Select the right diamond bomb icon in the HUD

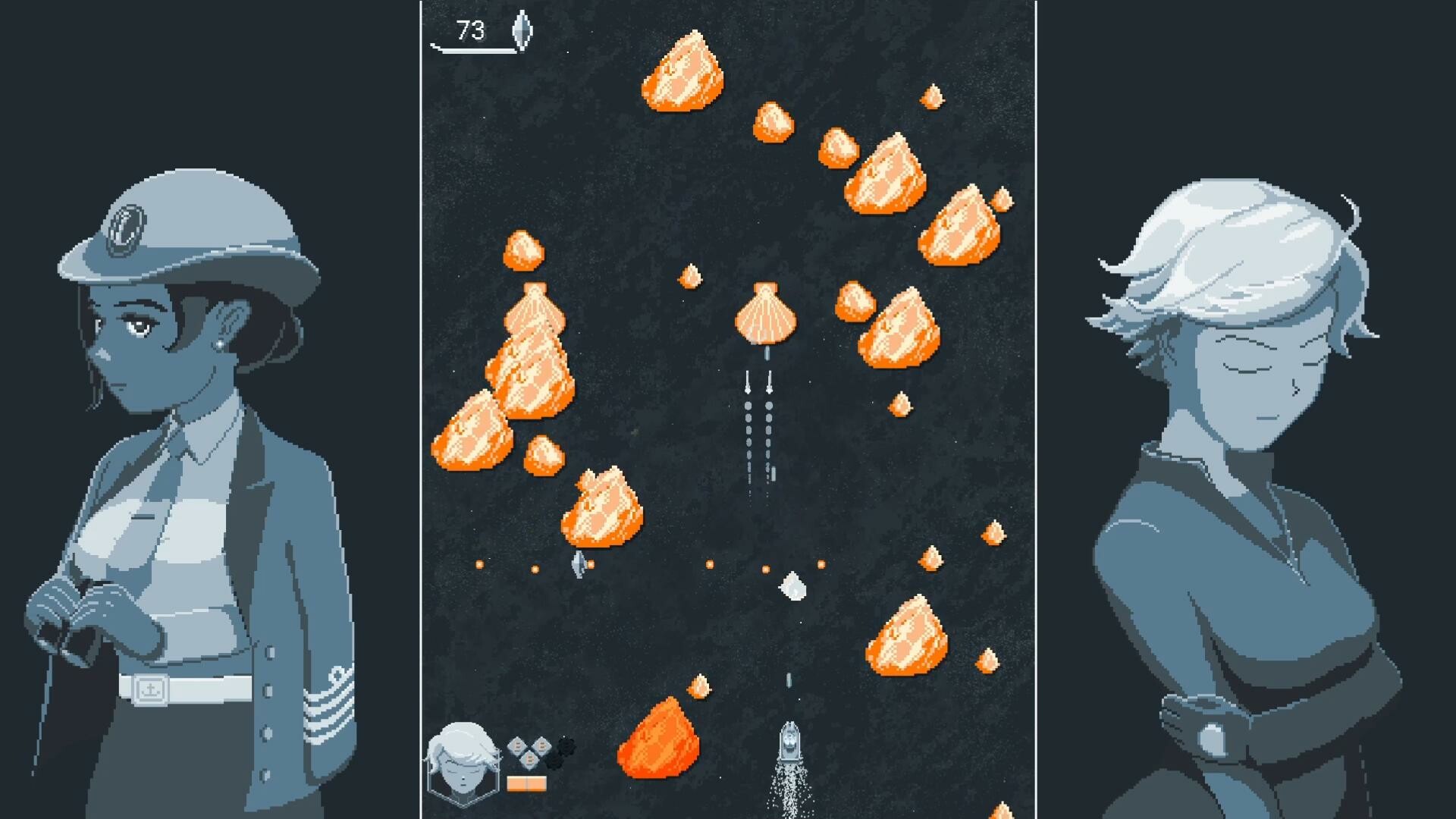(543, 745)
